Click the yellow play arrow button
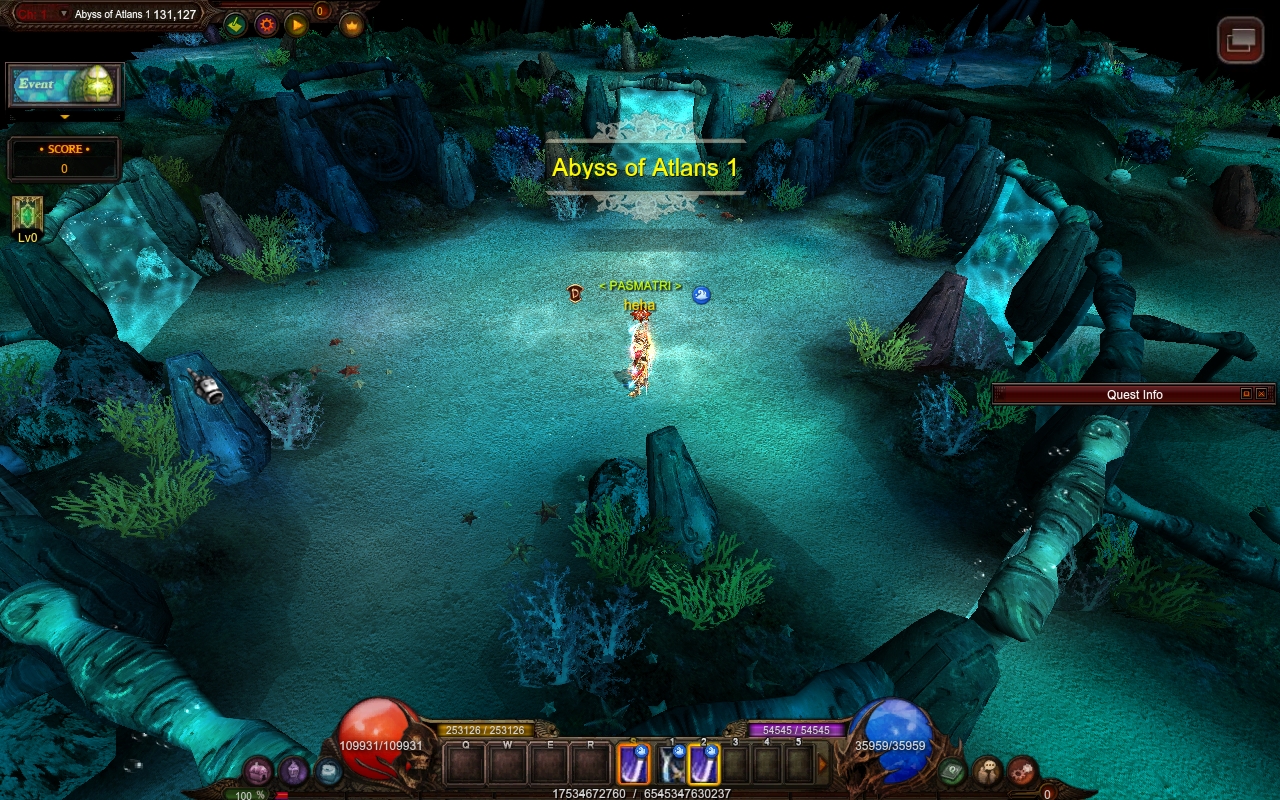Viewport: 1280px width, 800px height. coord(297,25)
